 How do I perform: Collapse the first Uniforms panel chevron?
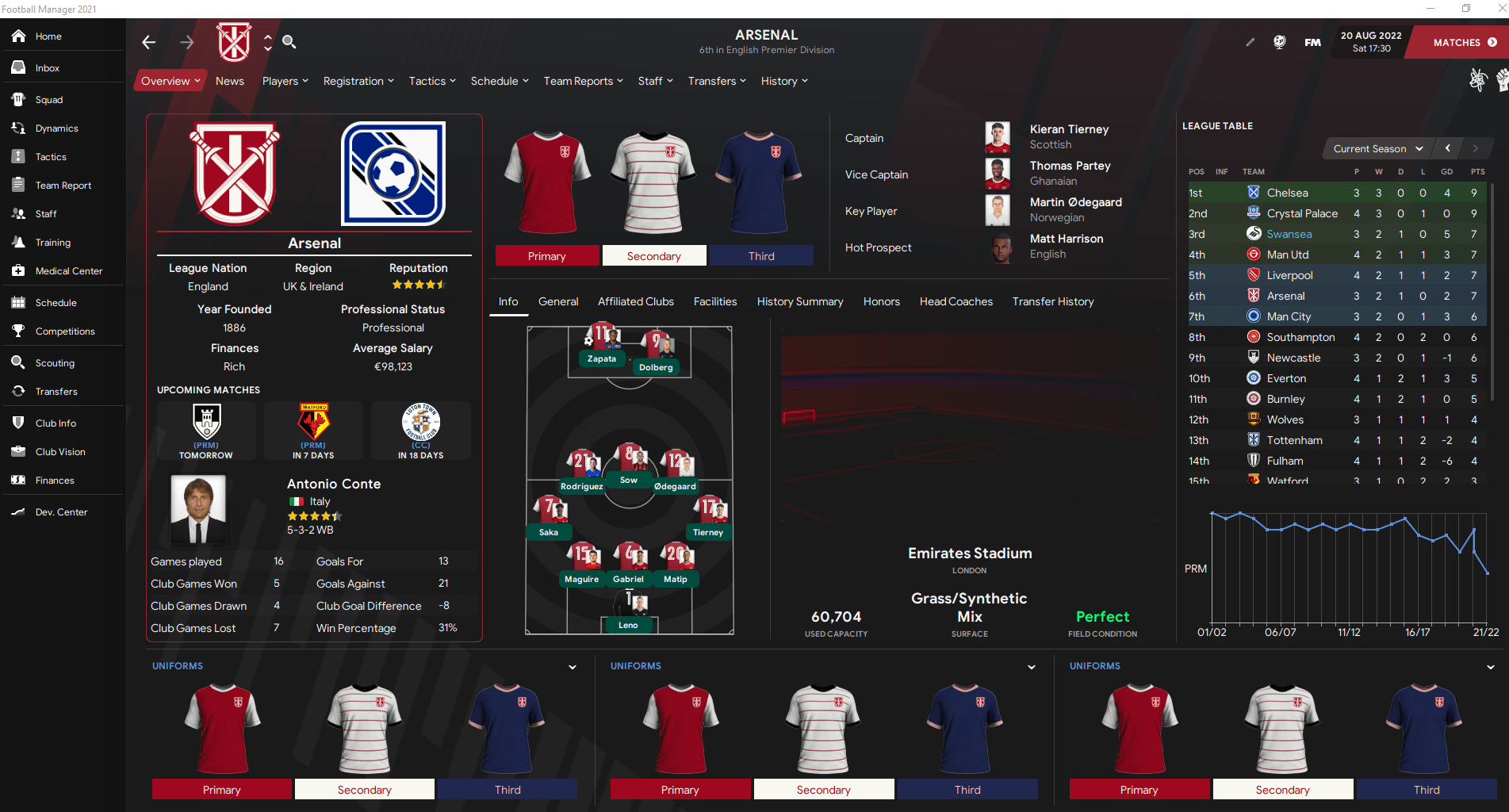pyautogui.click(x=573, y=667)
